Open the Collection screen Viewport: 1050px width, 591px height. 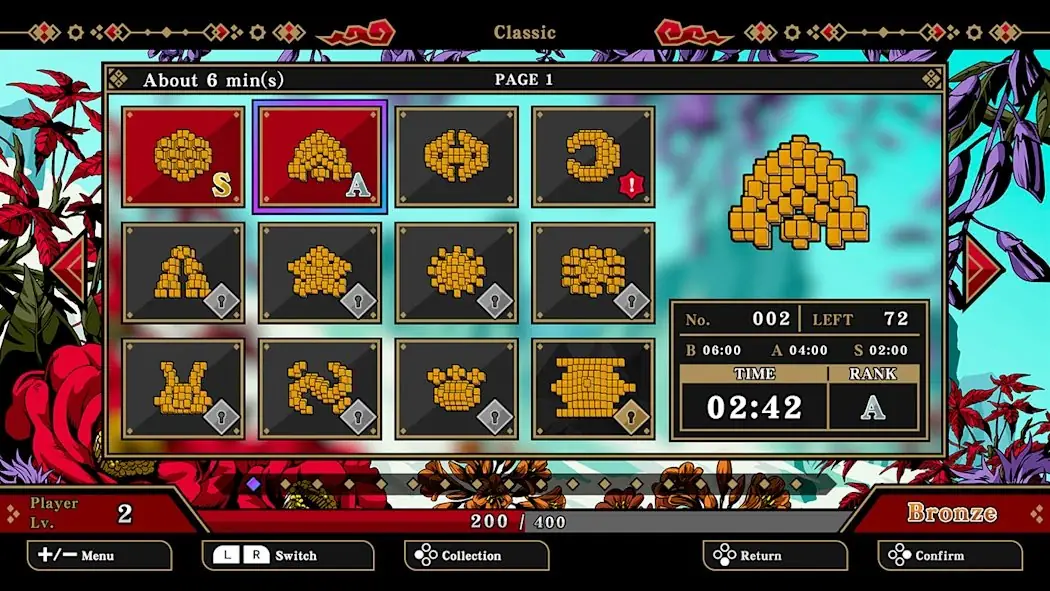(x=476, y=555)
